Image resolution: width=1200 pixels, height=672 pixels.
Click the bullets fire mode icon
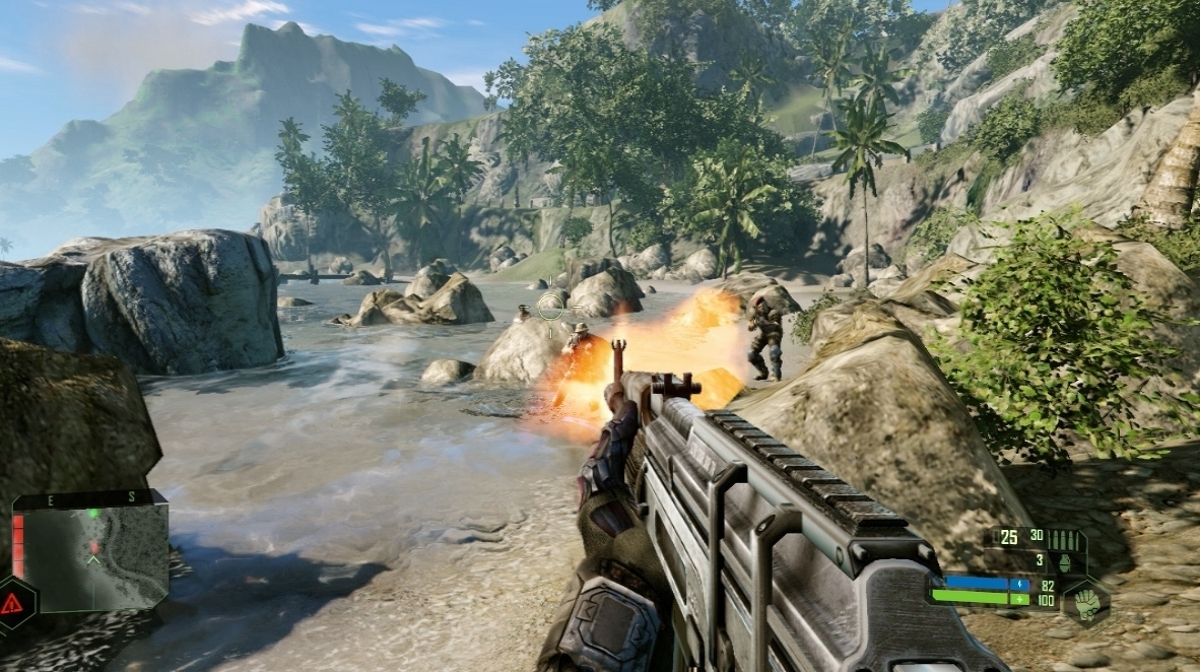[x=1064, y=538]
